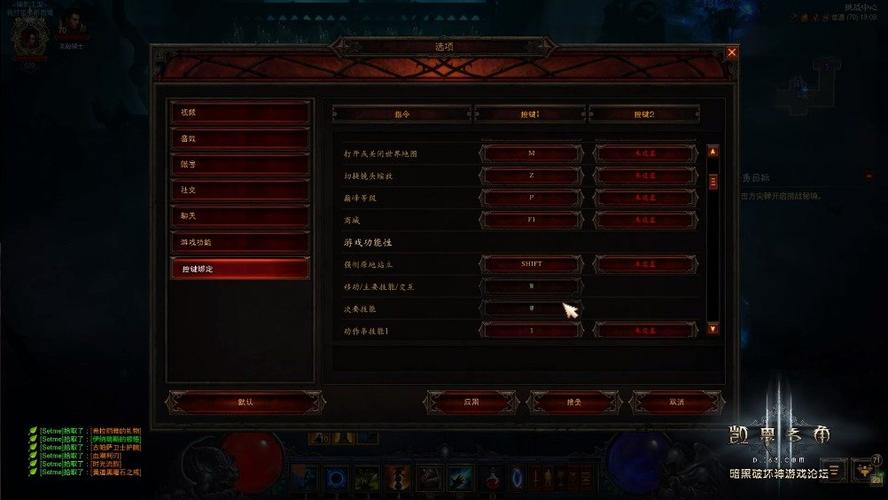Close the options window with the X
The height and width of the screenshot is (500, 888).
coord(732,52)
